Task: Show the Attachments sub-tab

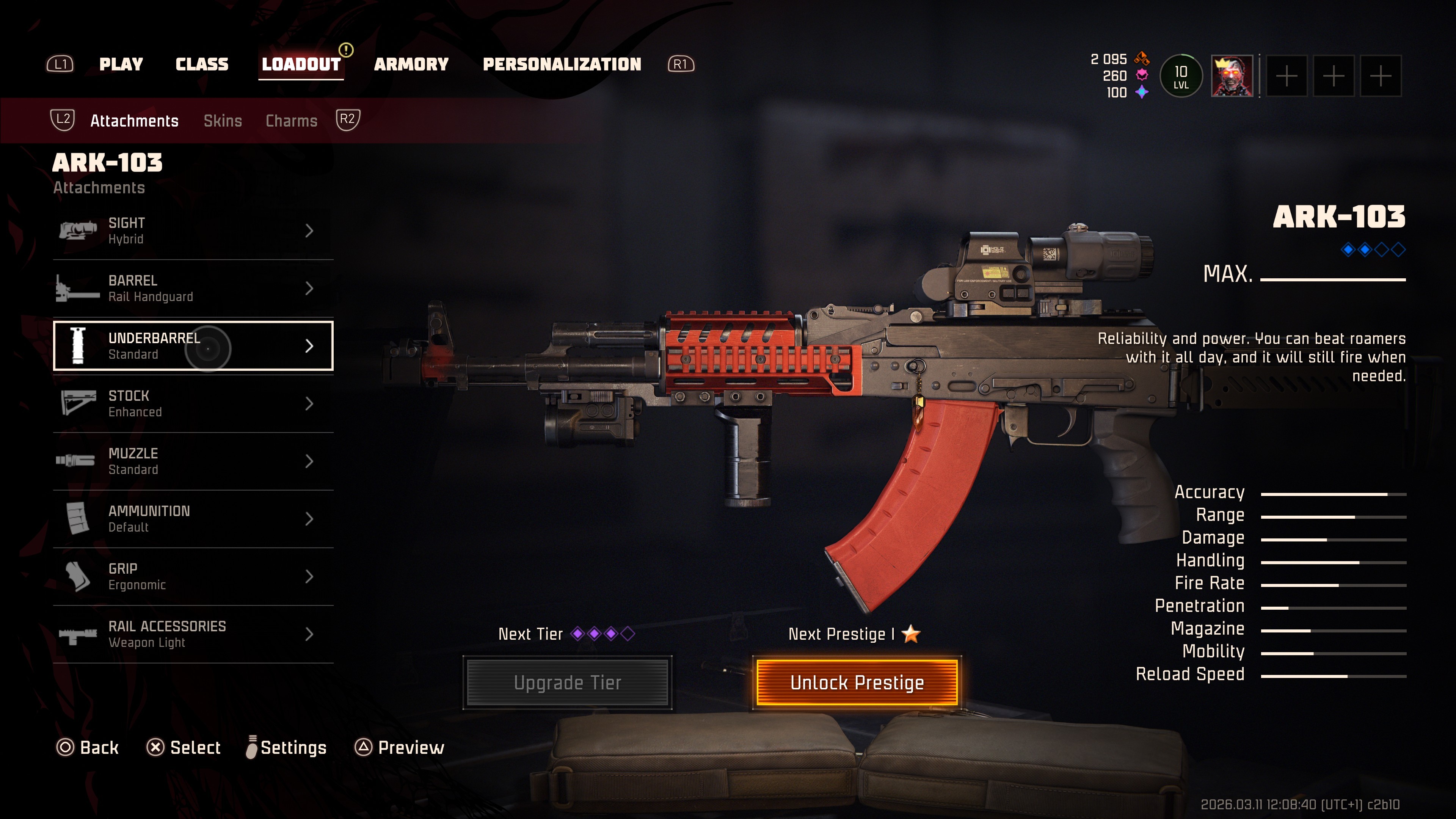Action: (x=135, y=121)
